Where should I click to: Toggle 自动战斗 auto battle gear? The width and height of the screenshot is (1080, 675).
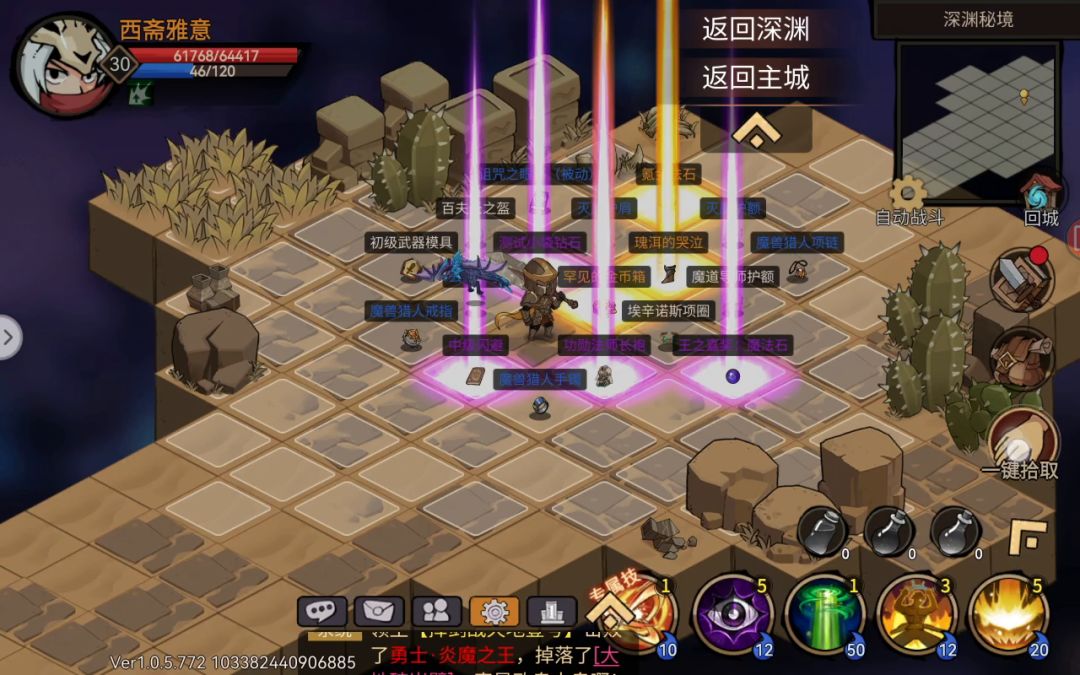tap(908, 195)
